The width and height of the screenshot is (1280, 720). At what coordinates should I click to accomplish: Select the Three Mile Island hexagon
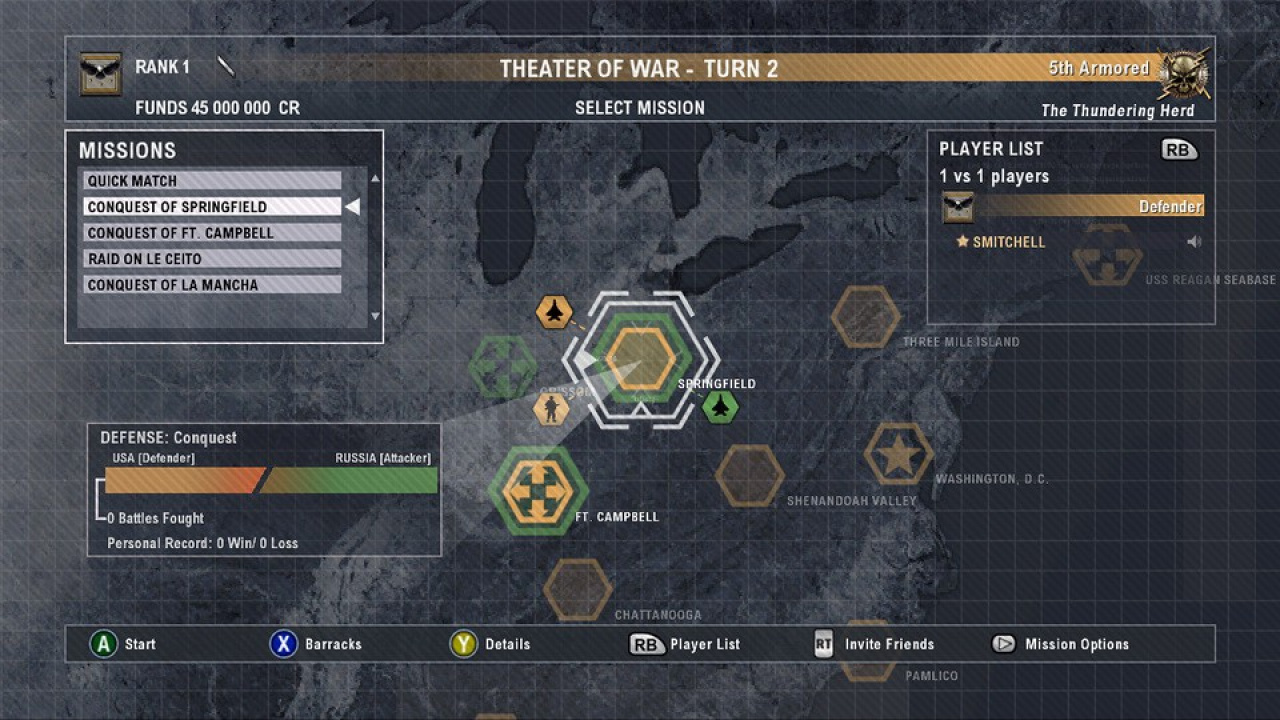(865, 317)
